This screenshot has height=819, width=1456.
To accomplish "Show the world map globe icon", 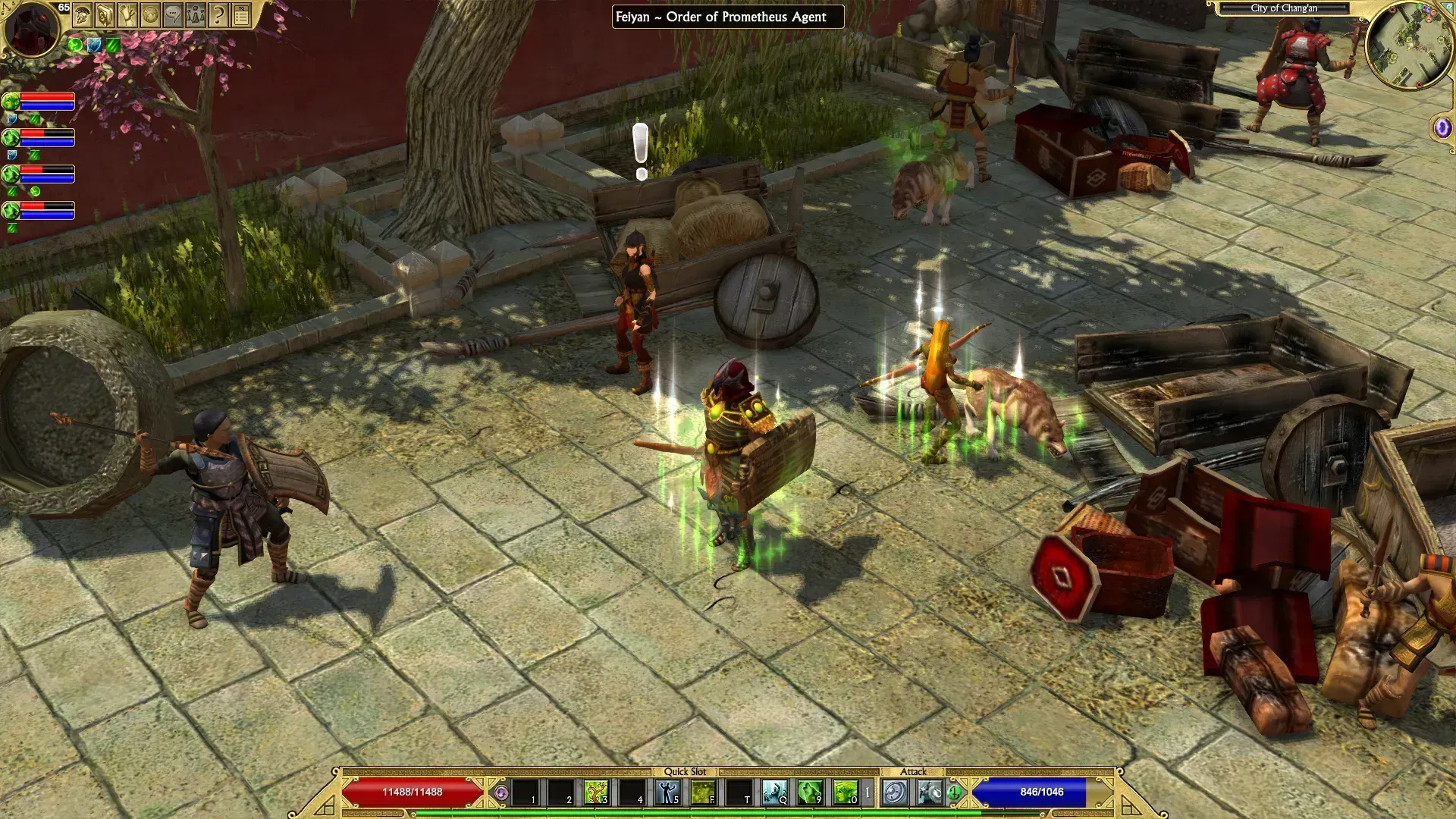I will [x=150, y=15].
